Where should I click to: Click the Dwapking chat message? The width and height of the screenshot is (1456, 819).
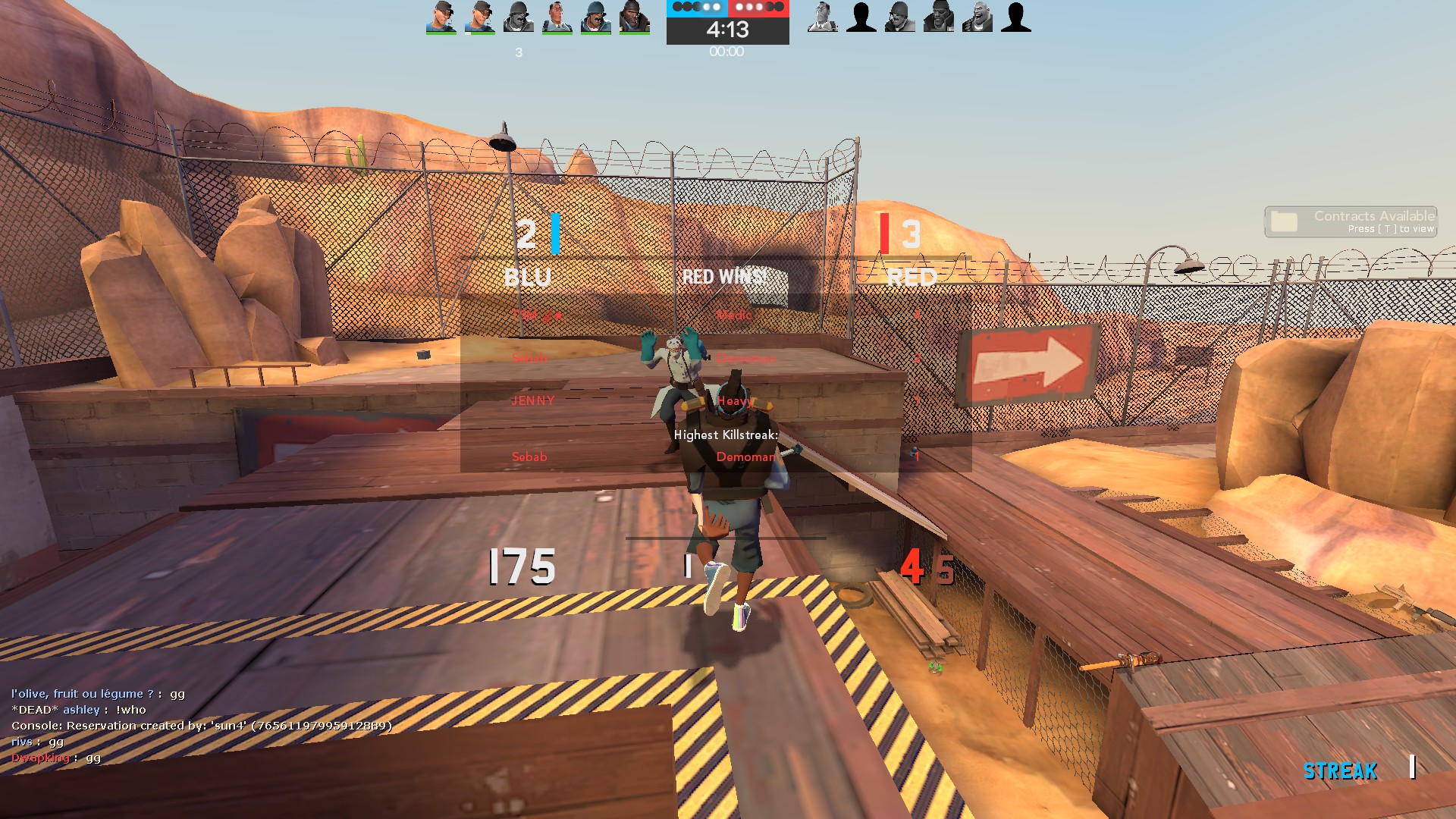(56, 758)
